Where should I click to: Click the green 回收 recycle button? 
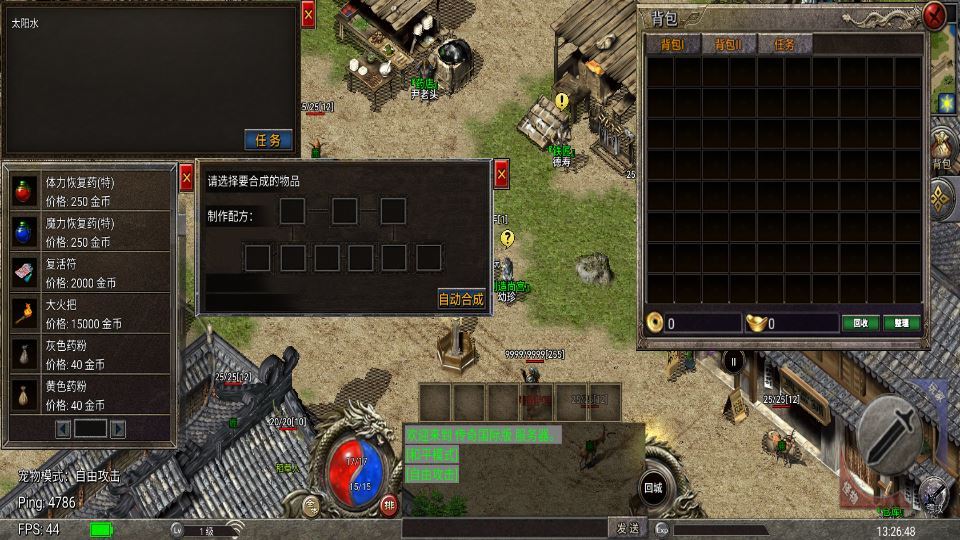(860, 323)
